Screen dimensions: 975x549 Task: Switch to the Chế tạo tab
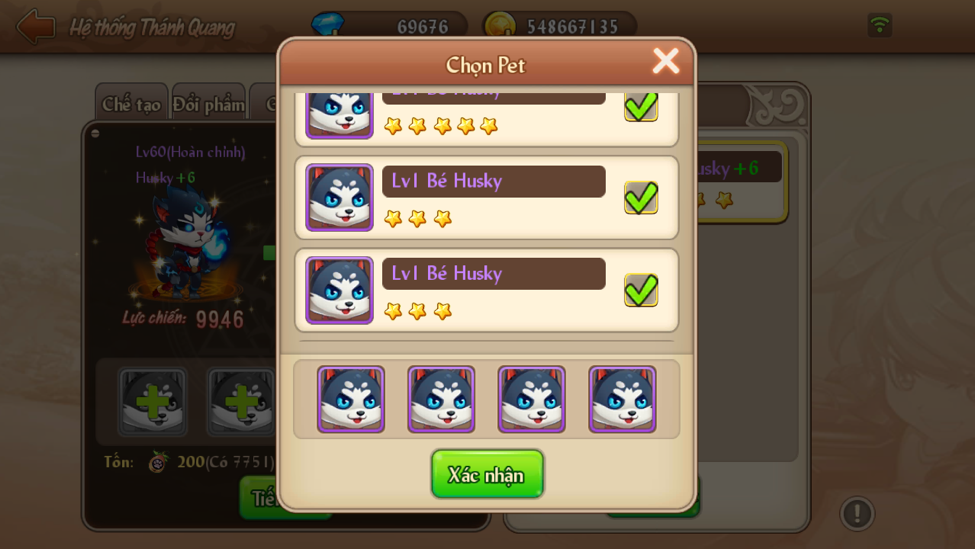pyautogui.click(x=131, y=104)
